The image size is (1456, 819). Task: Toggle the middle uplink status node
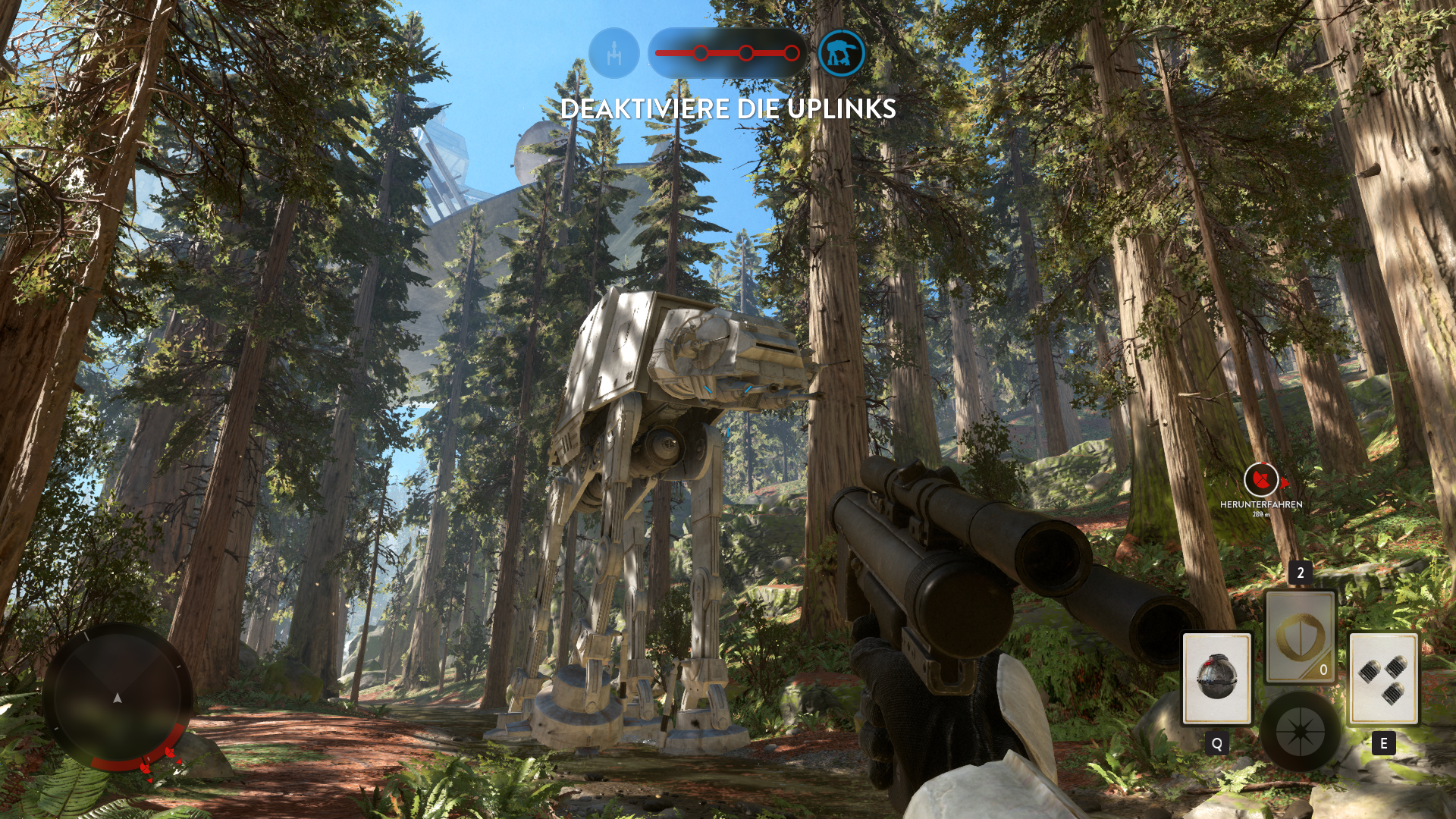(745, 52)
